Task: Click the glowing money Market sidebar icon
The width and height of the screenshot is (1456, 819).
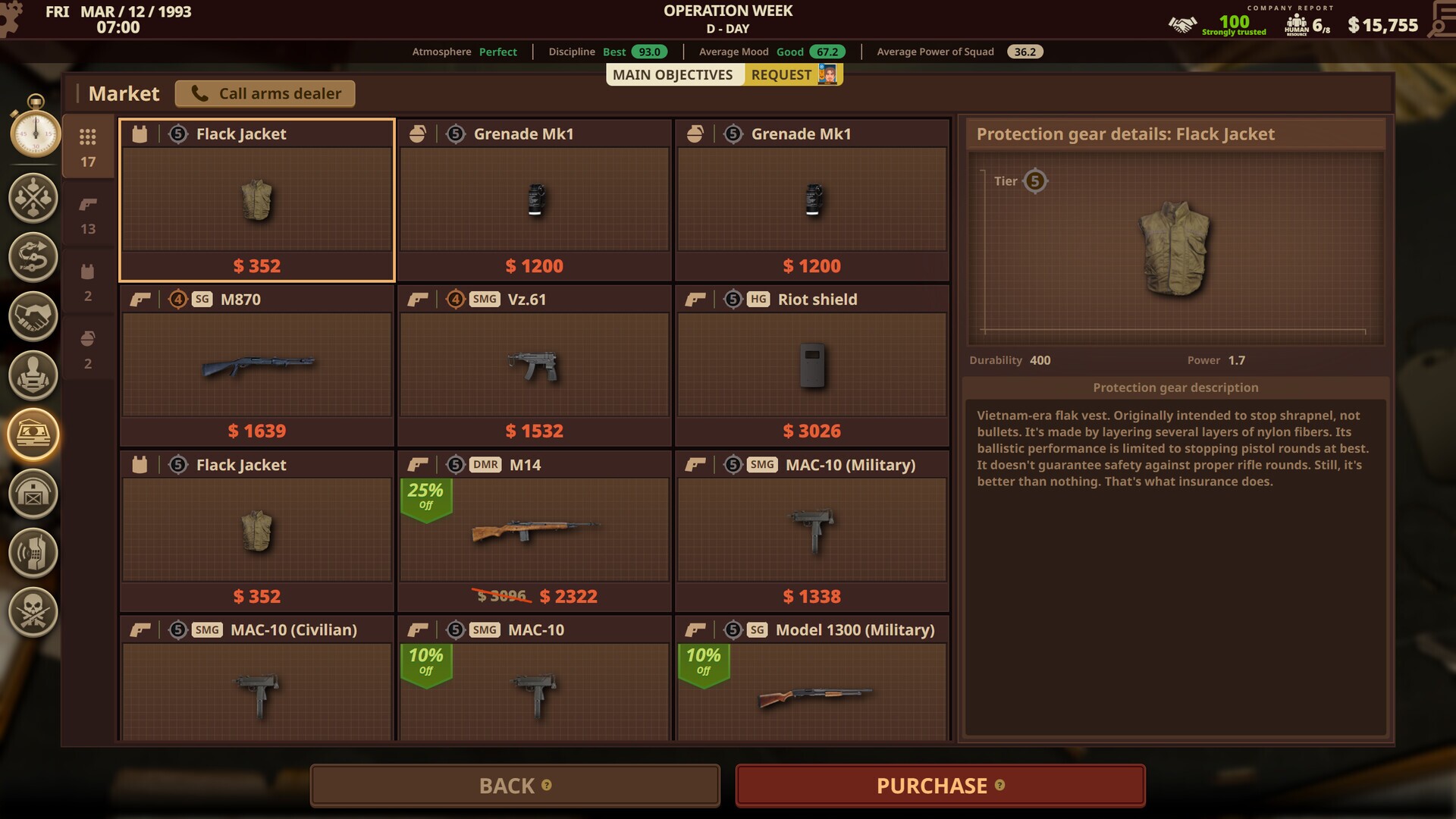Action: click(x=33, y=434)
